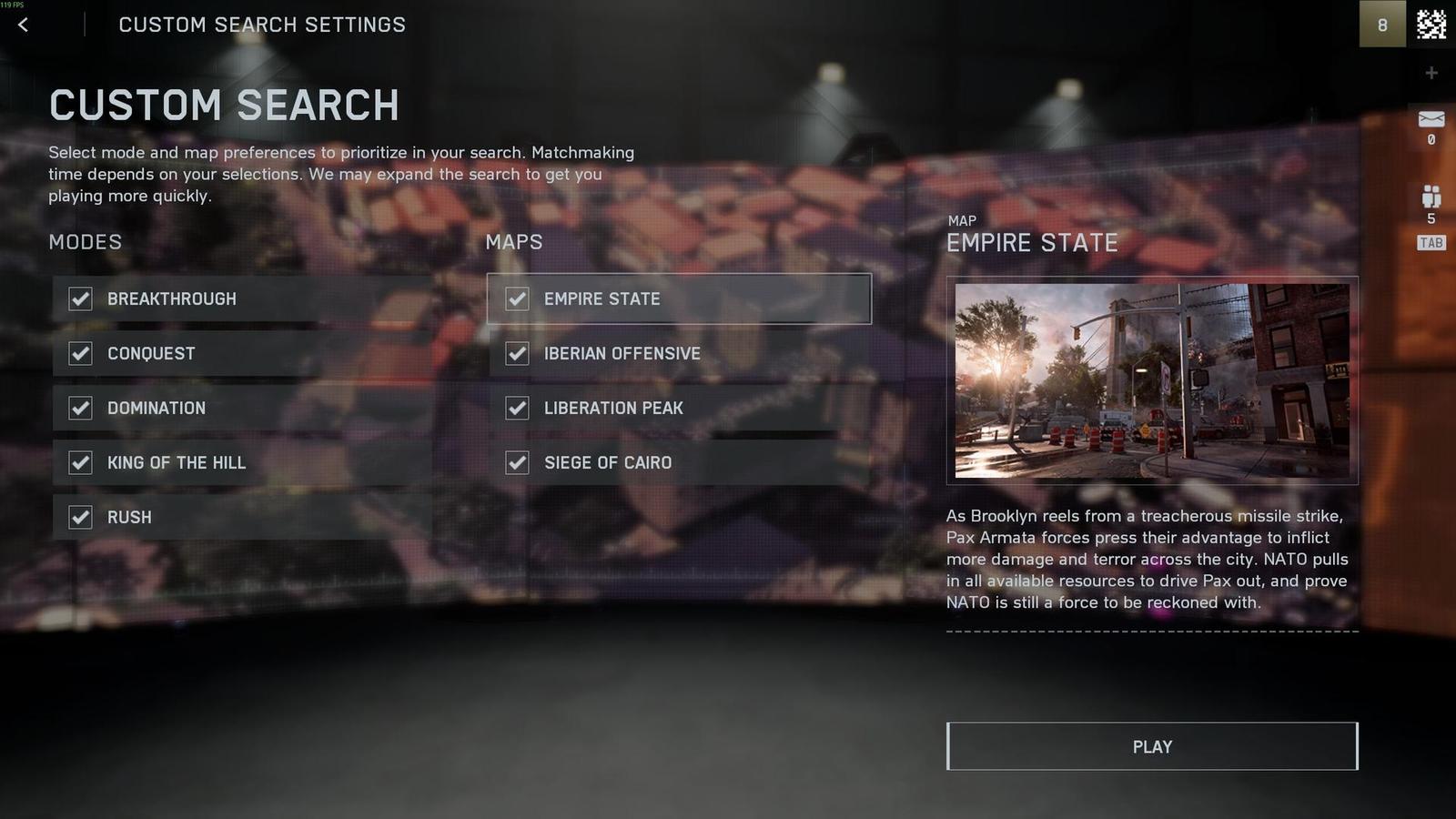This screenshot has height=819, width=1456.
Task: Click the Empire State map preview image
Action: (x=1153, y=380)
